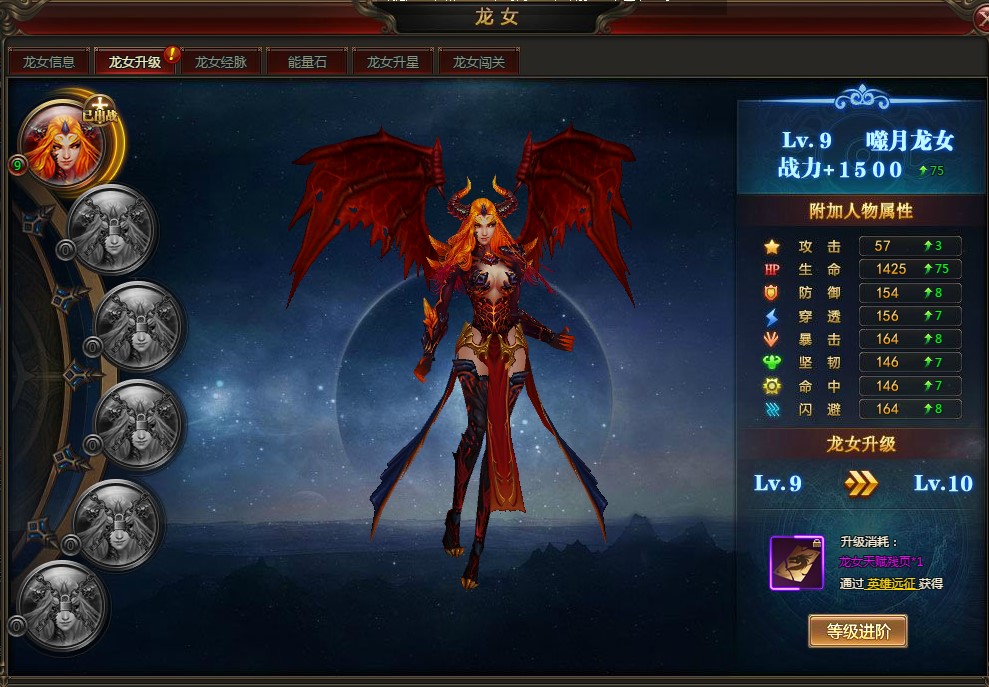Click the 等级进阶 upgrade button
Viewport: 989px width, 687px height.
pos(857,631)
